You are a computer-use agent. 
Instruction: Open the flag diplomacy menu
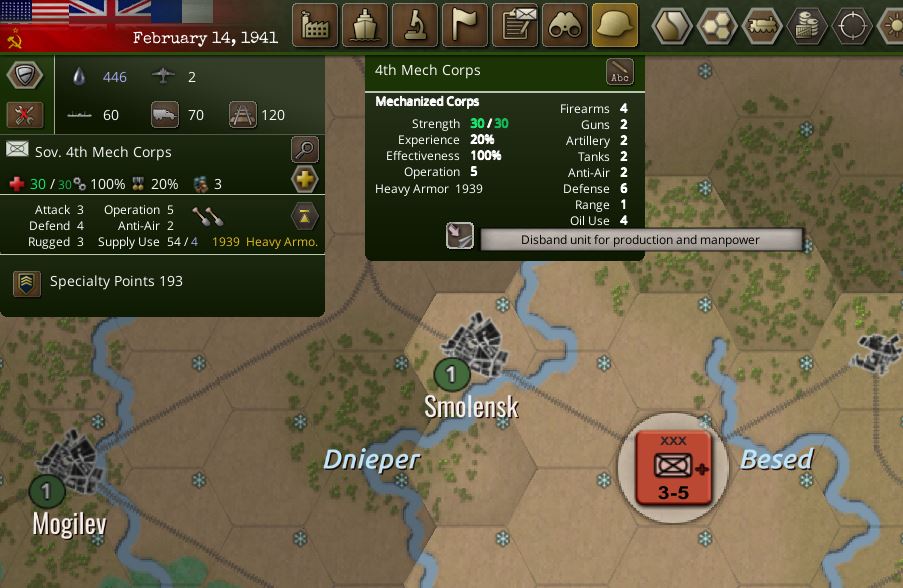465,25
